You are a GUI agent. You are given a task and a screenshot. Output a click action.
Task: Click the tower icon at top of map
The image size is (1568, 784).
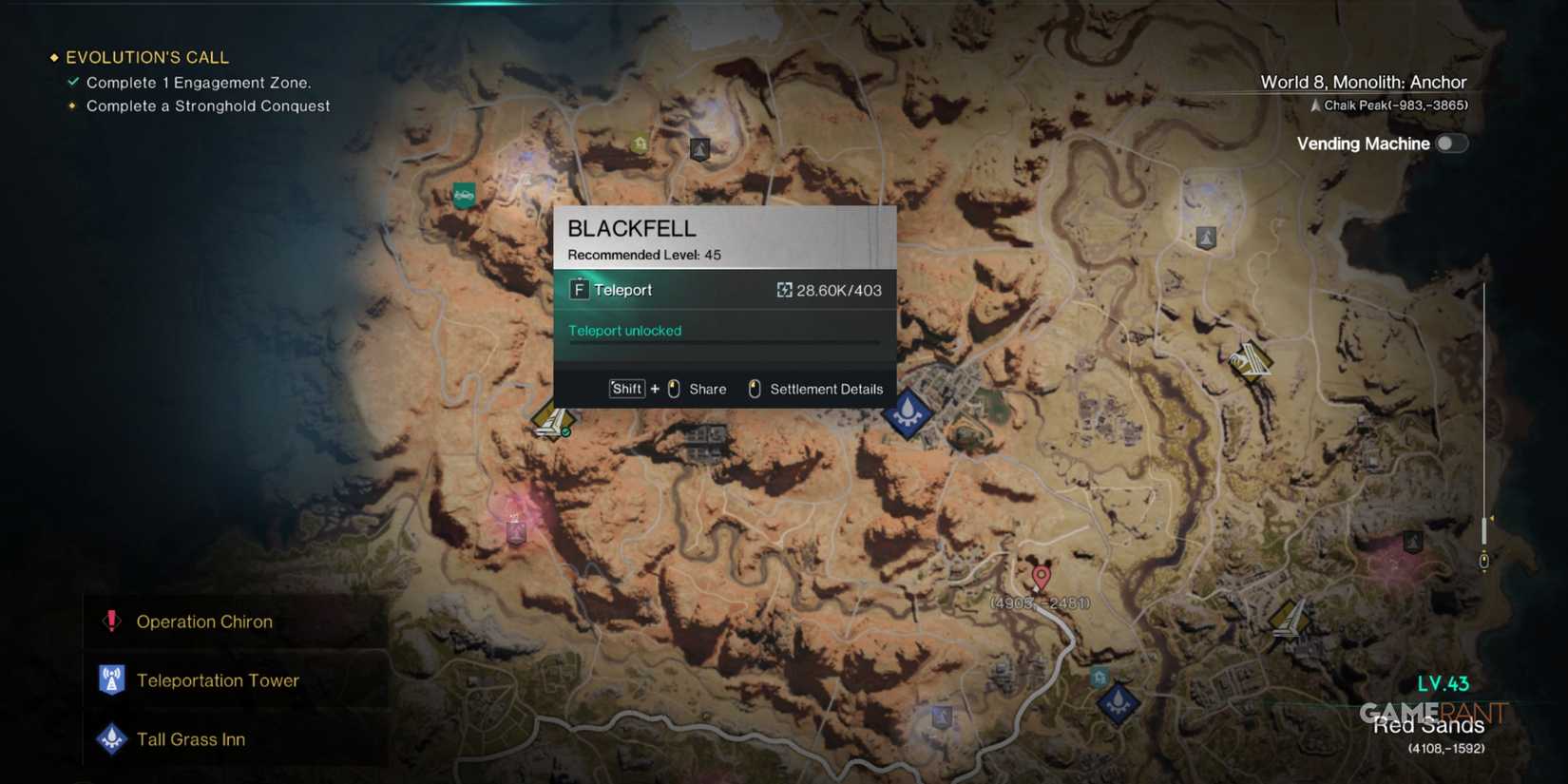[699, 149]
